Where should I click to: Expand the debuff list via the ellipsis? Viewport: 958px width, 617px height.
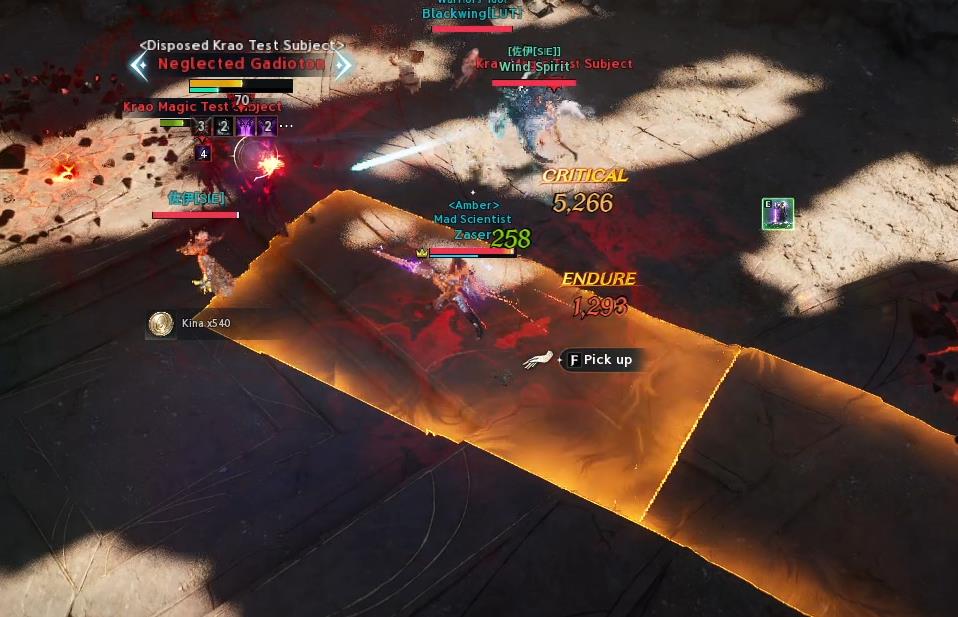[x=287, y=127]
